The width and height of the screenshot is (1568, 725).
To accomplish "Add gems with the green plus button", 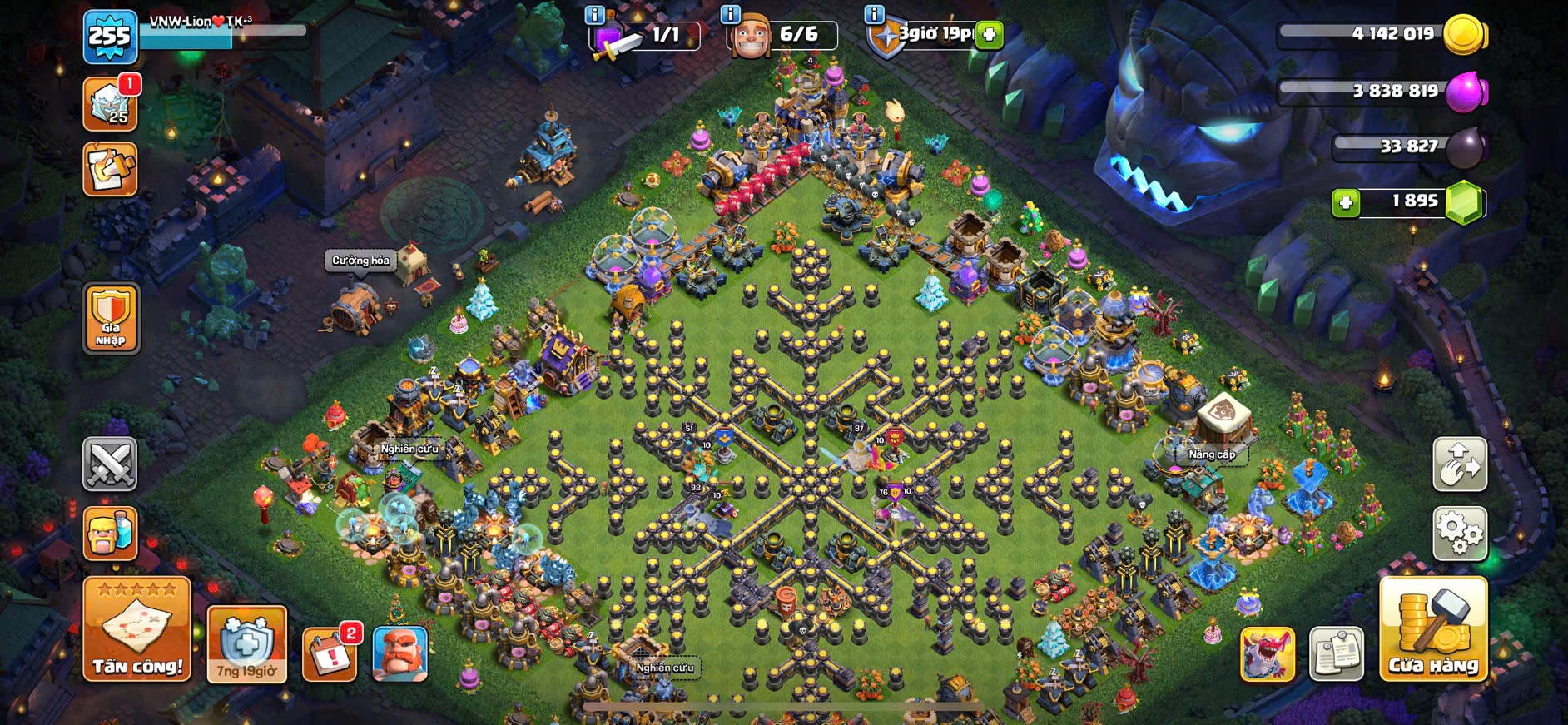I will click(x=1345, y=202).
